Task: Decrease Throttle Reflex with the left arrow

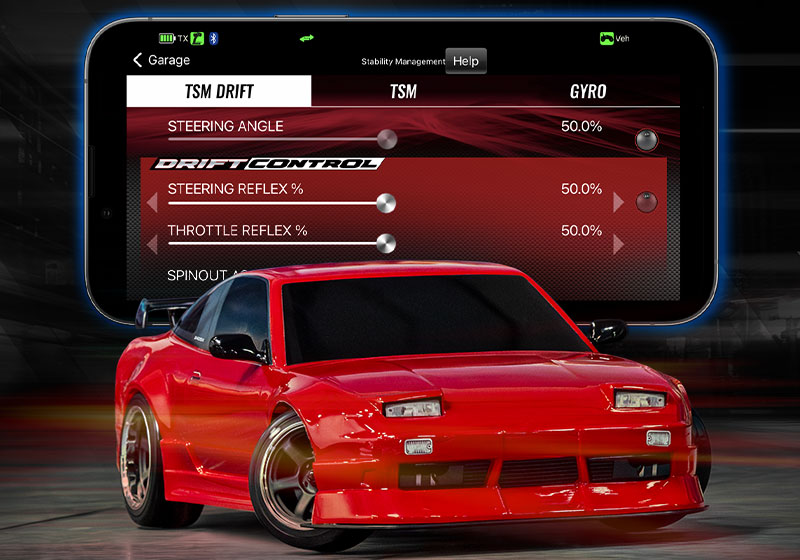Action: tap(152, 244)
